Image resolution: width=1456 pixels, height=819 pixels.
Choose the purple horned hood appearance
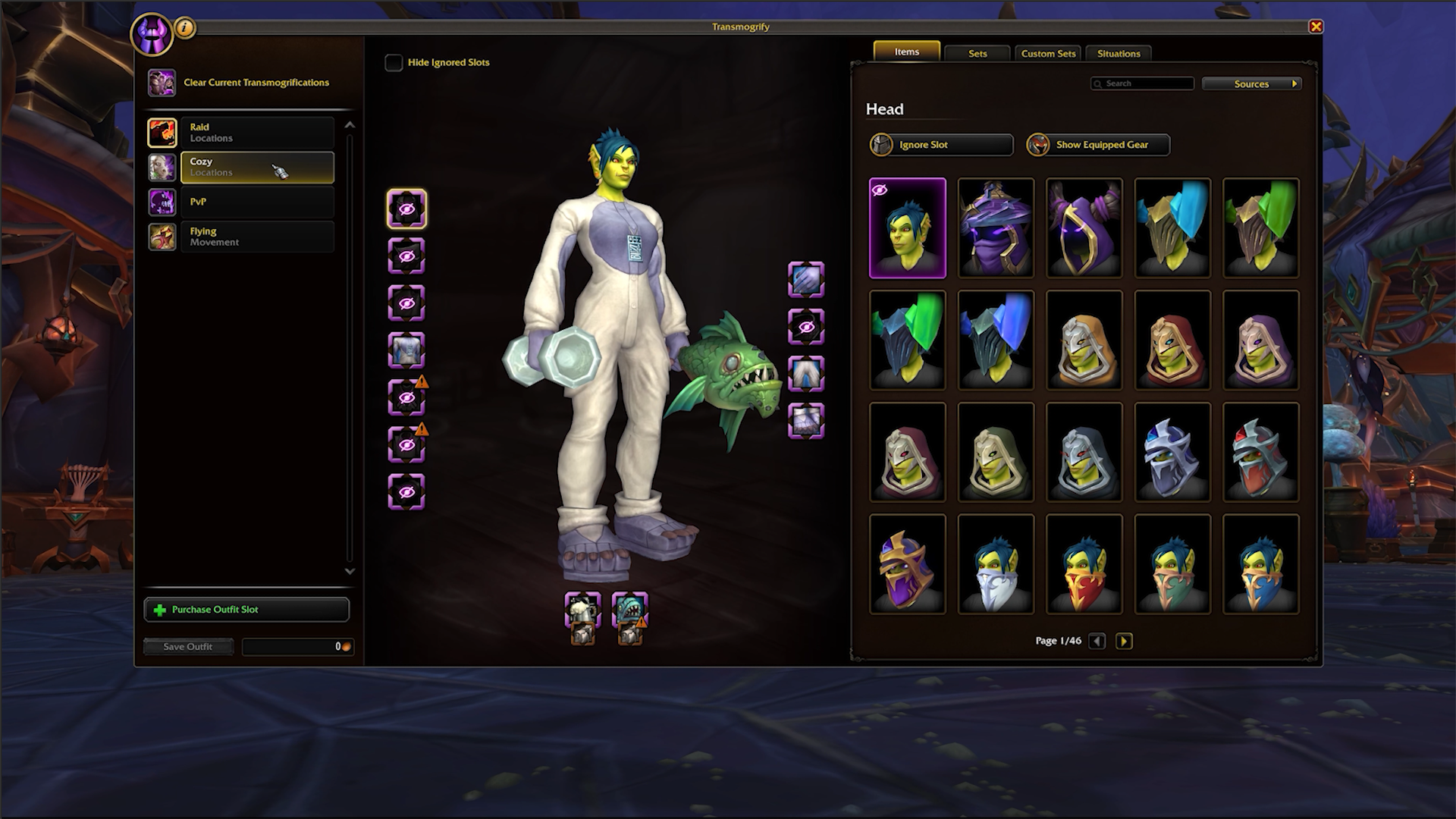click(1084, 227)
